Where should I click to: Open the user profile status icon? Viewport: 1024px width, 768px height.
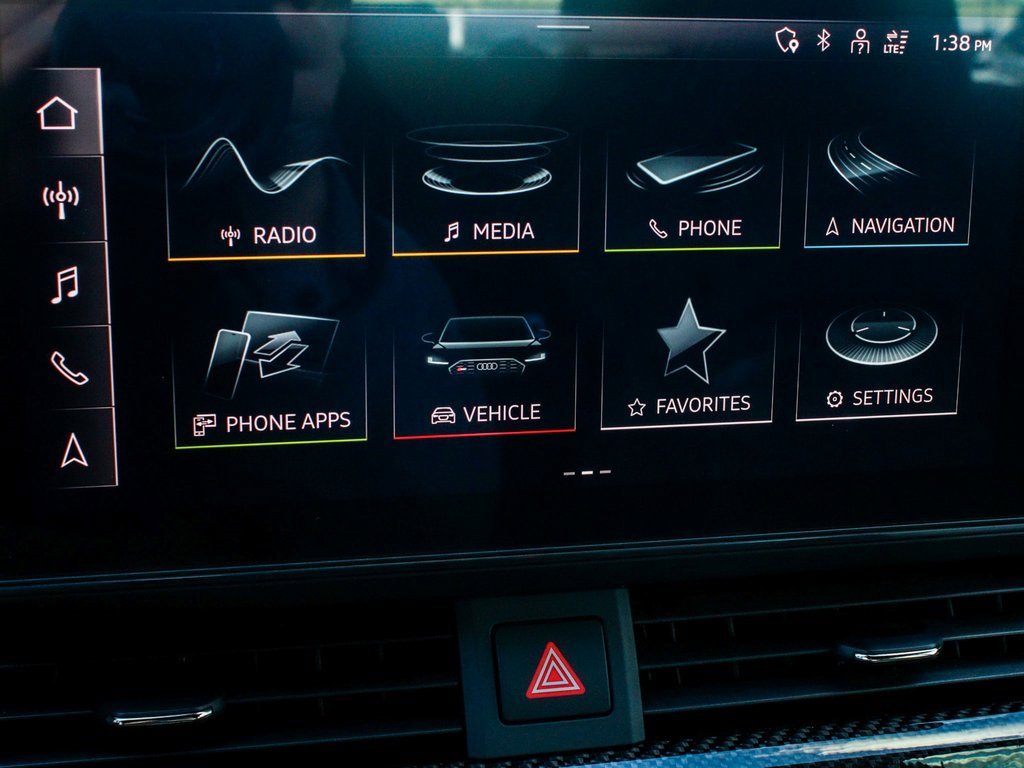859,41
